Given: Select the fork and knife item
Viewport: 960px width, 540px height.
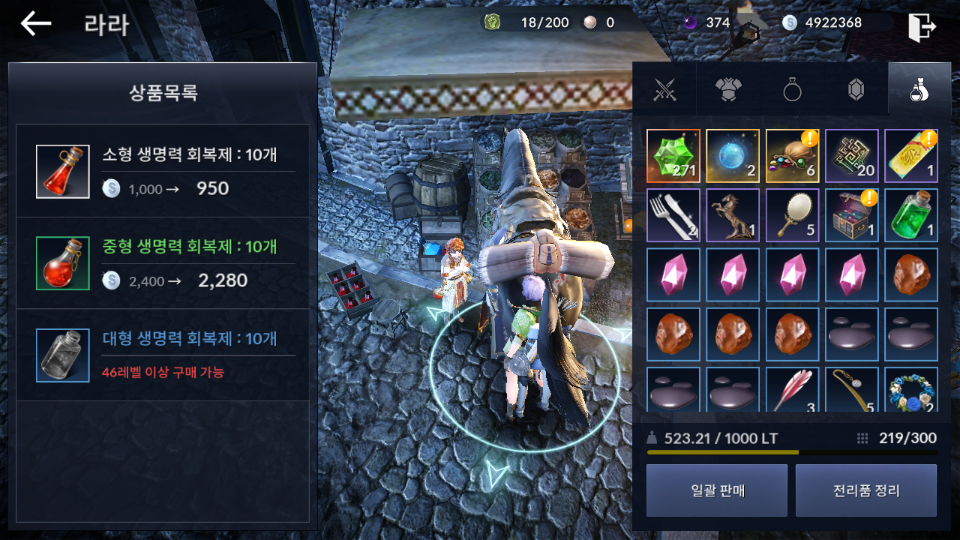Looking at the screenshot, I should coord(673,215).
